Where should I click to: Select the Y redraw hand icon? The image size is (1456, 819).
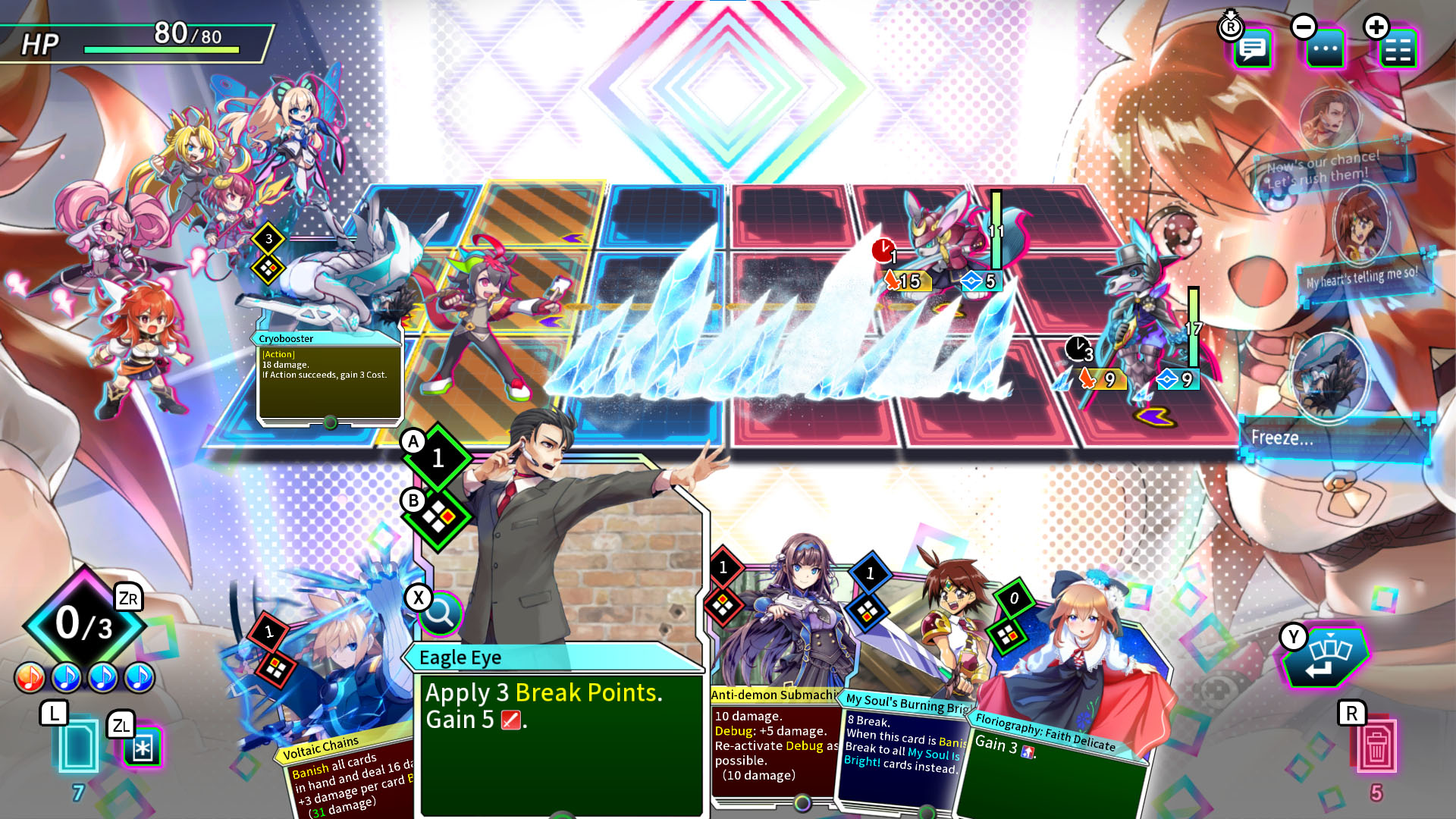pyautogui.click(x=1328, y=657)
